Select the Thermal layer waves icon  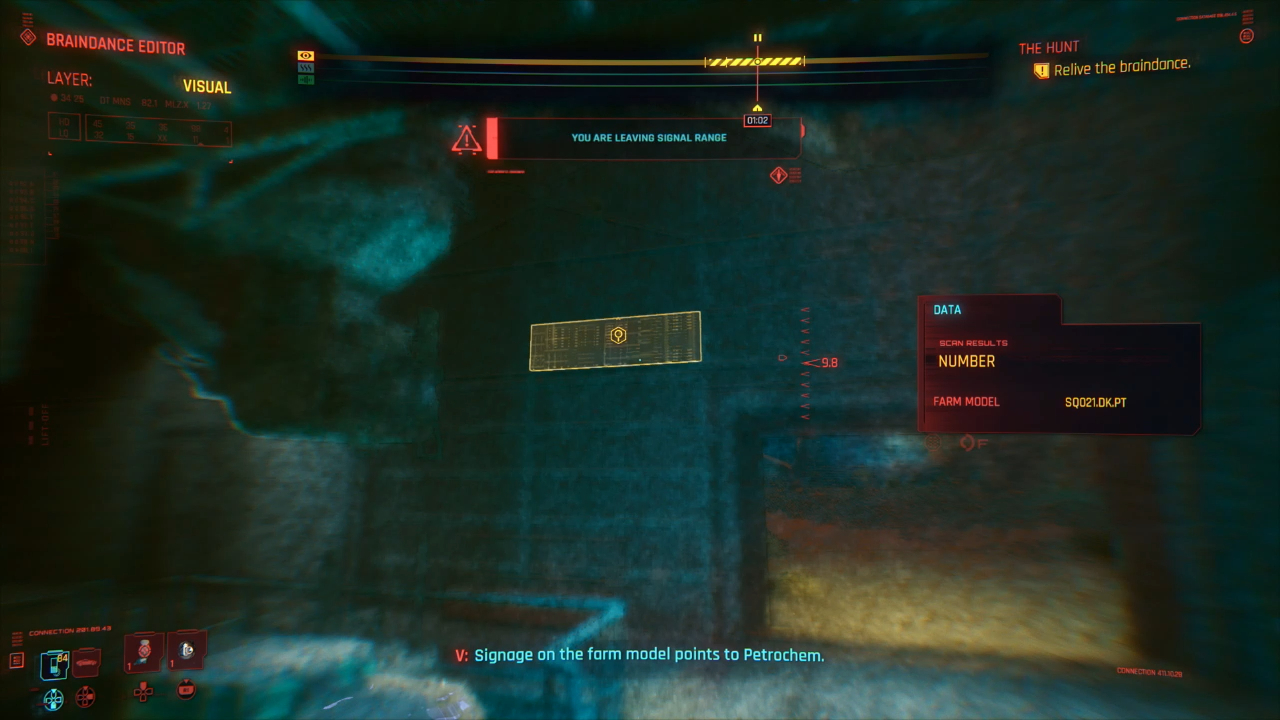pos(305,67)
